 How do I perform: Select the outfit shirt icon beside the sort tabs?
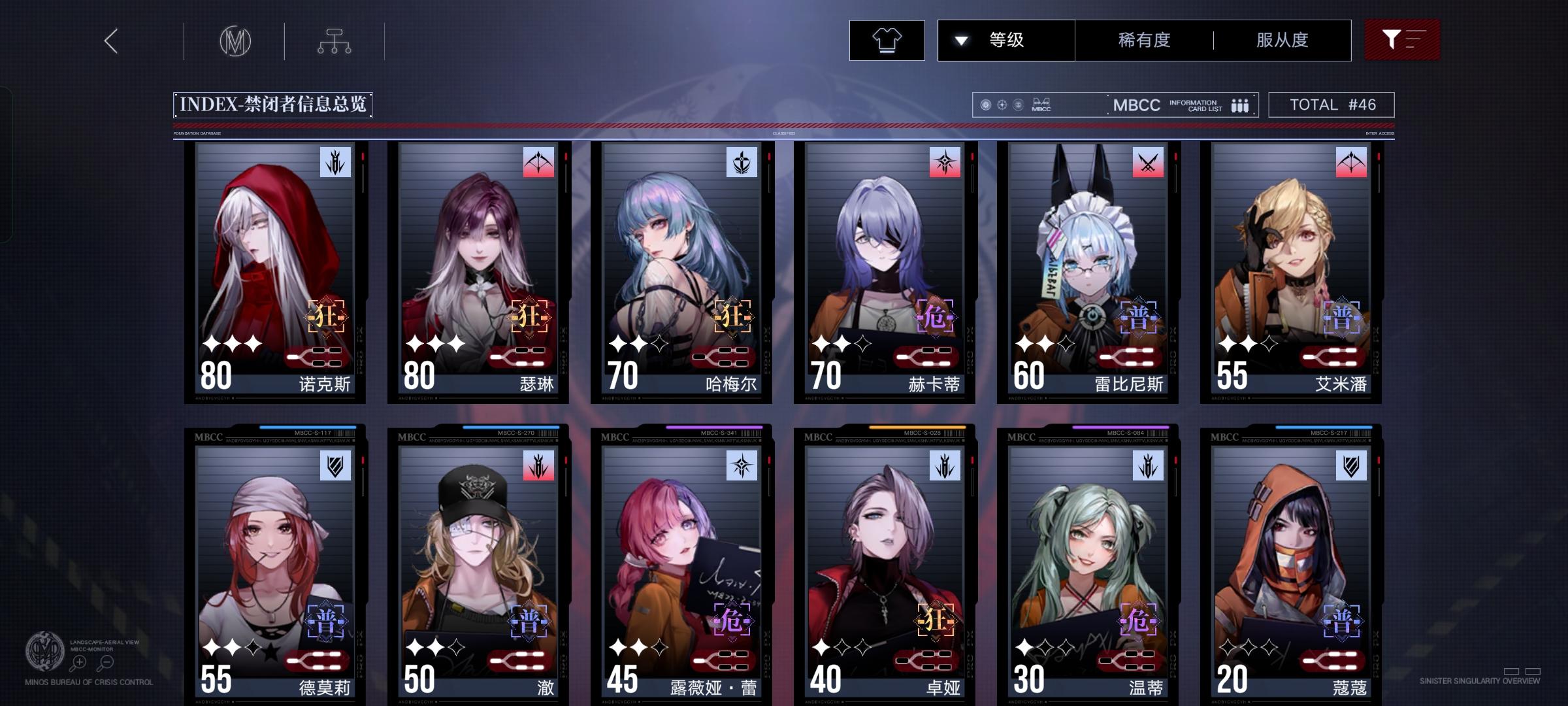887,40
